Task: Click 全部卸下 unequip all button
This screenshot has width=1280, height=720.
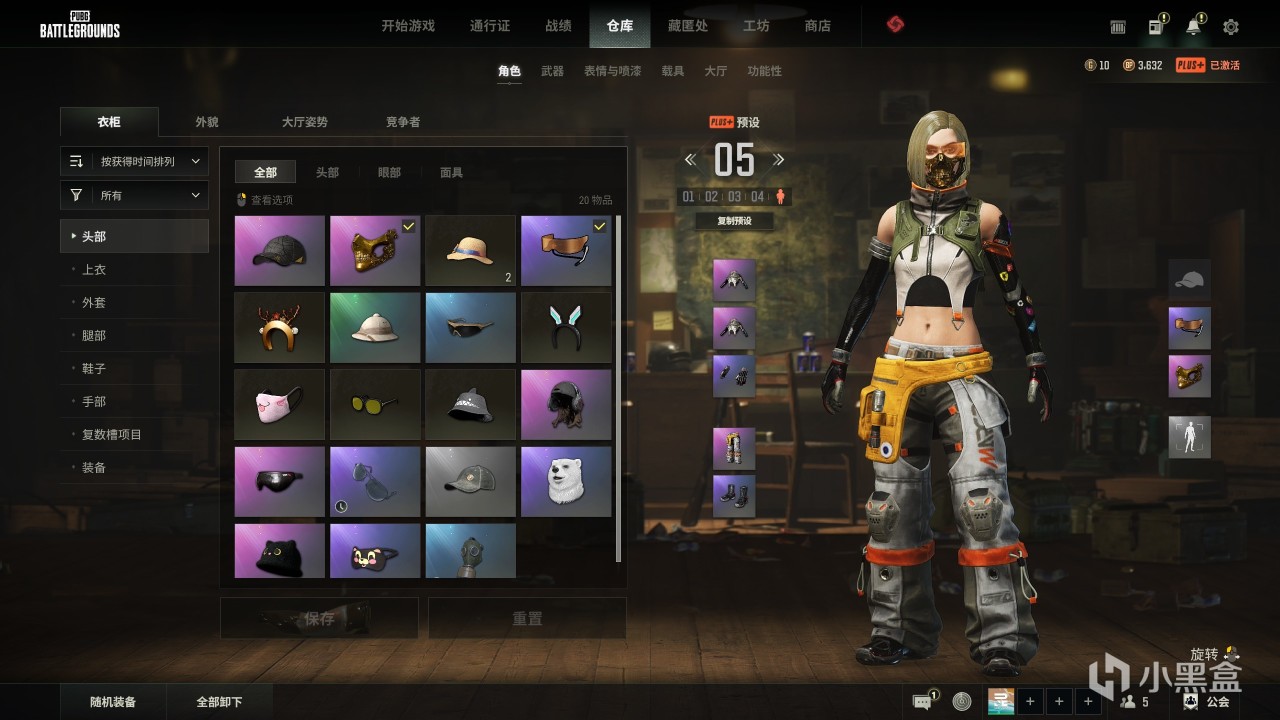Action: [219, 702]
